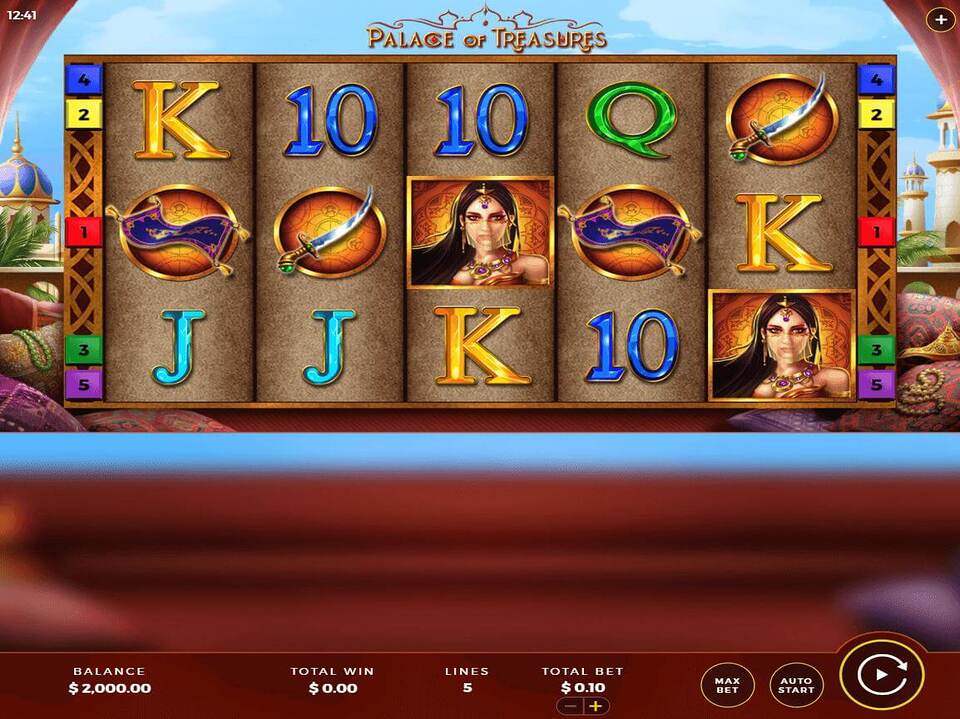
Task: Turn on Auto Start spins
Action: click(796, 684)
